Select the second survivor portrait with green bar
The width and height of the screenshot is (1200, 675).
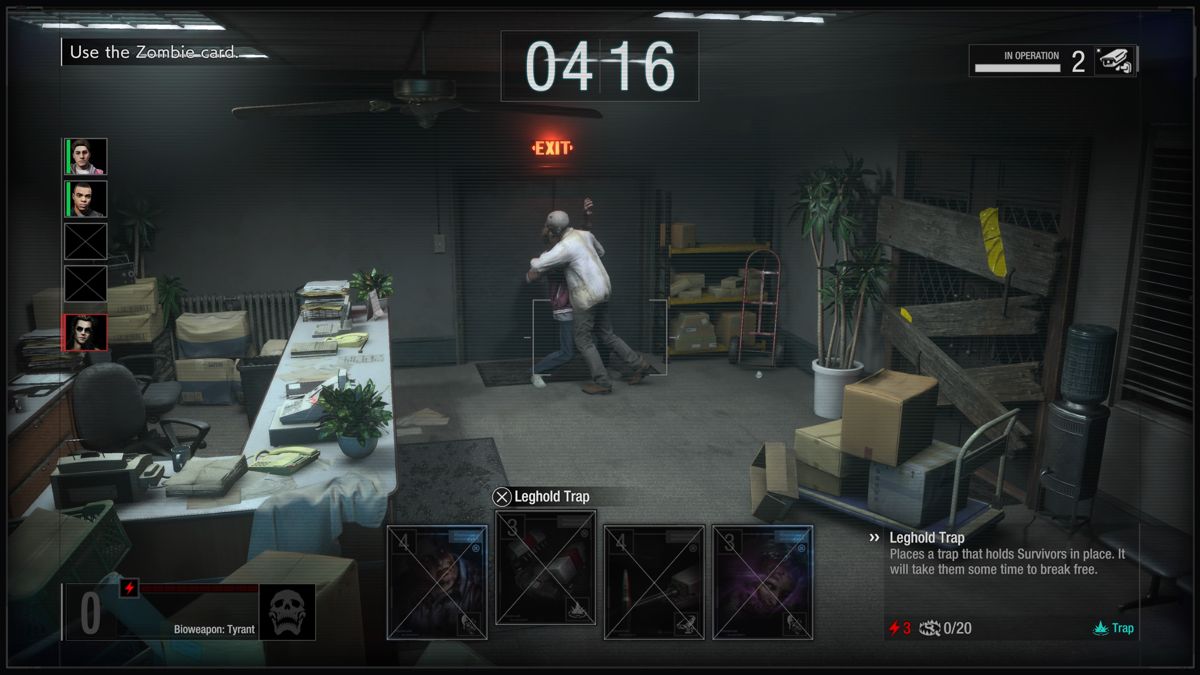click(x=86, y=199)
